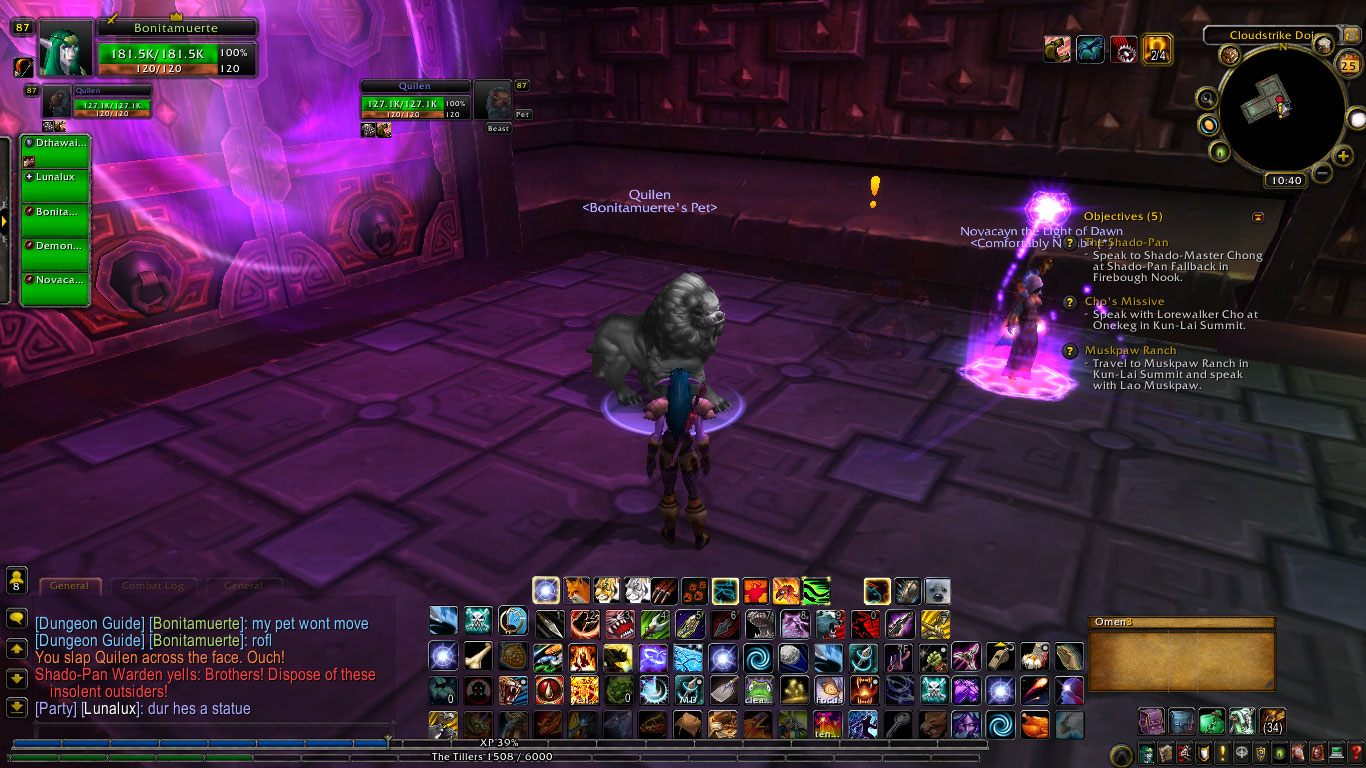
Task: Zoom the minimap with the plus button
Action: 1342,156
